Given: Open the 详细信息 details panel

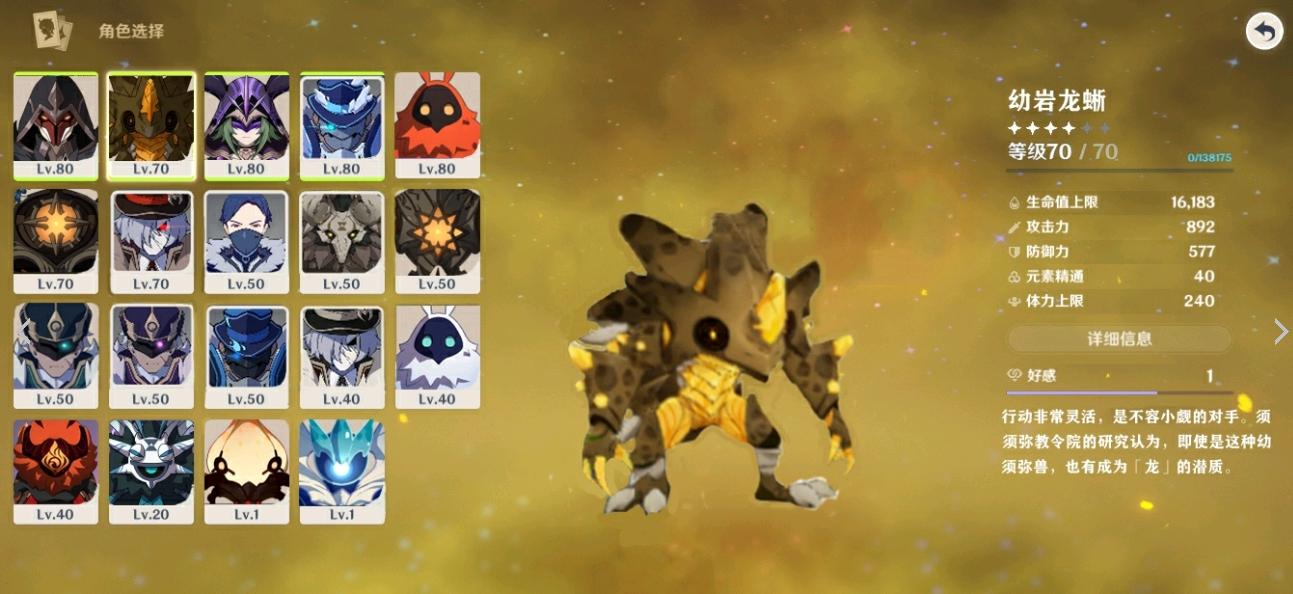Looking at the screenshot, I should coord(1119,339).
